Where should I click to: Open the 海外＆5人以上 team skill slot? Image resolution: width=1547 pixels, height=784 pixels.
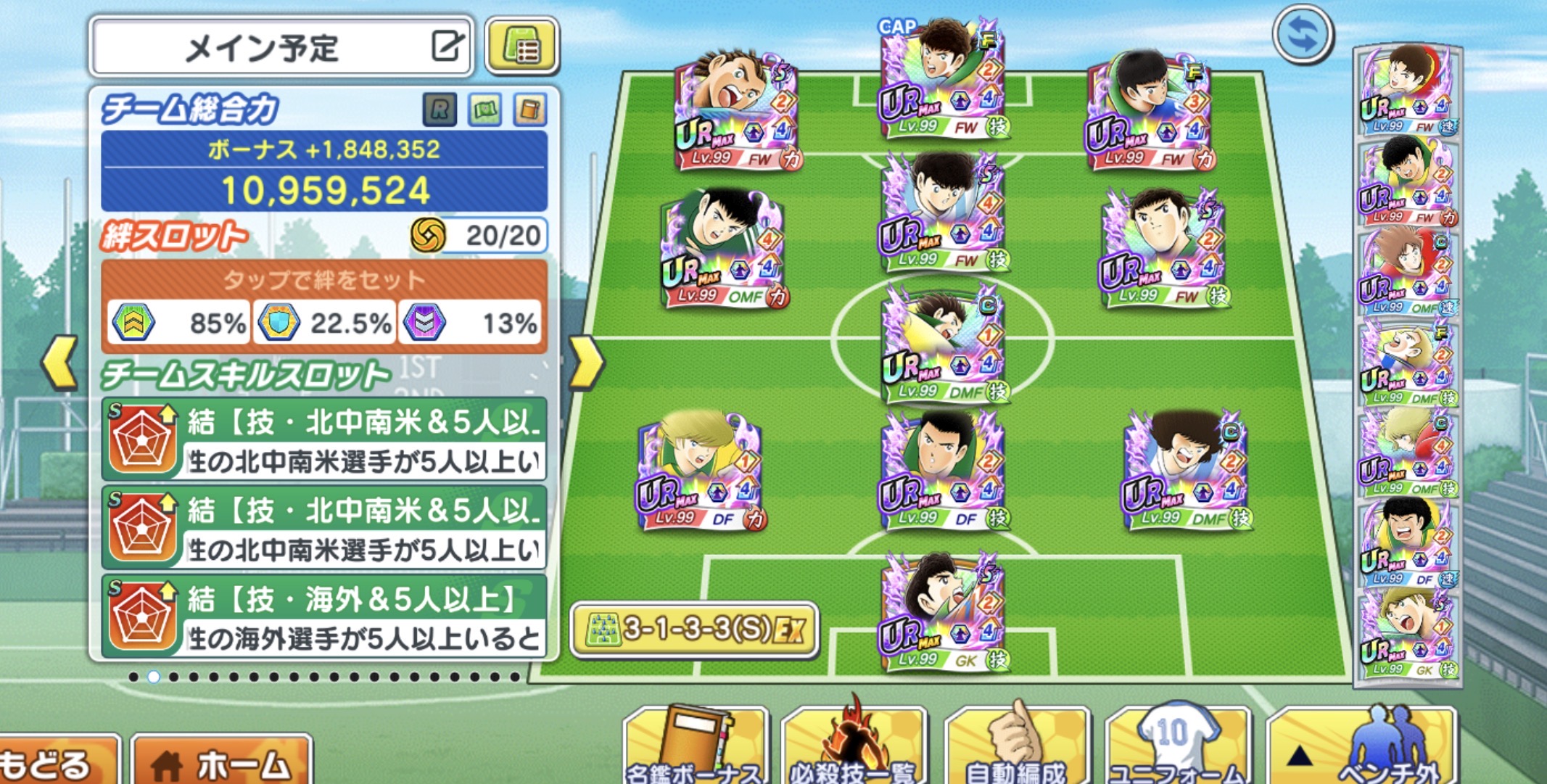tap(324, 616)
